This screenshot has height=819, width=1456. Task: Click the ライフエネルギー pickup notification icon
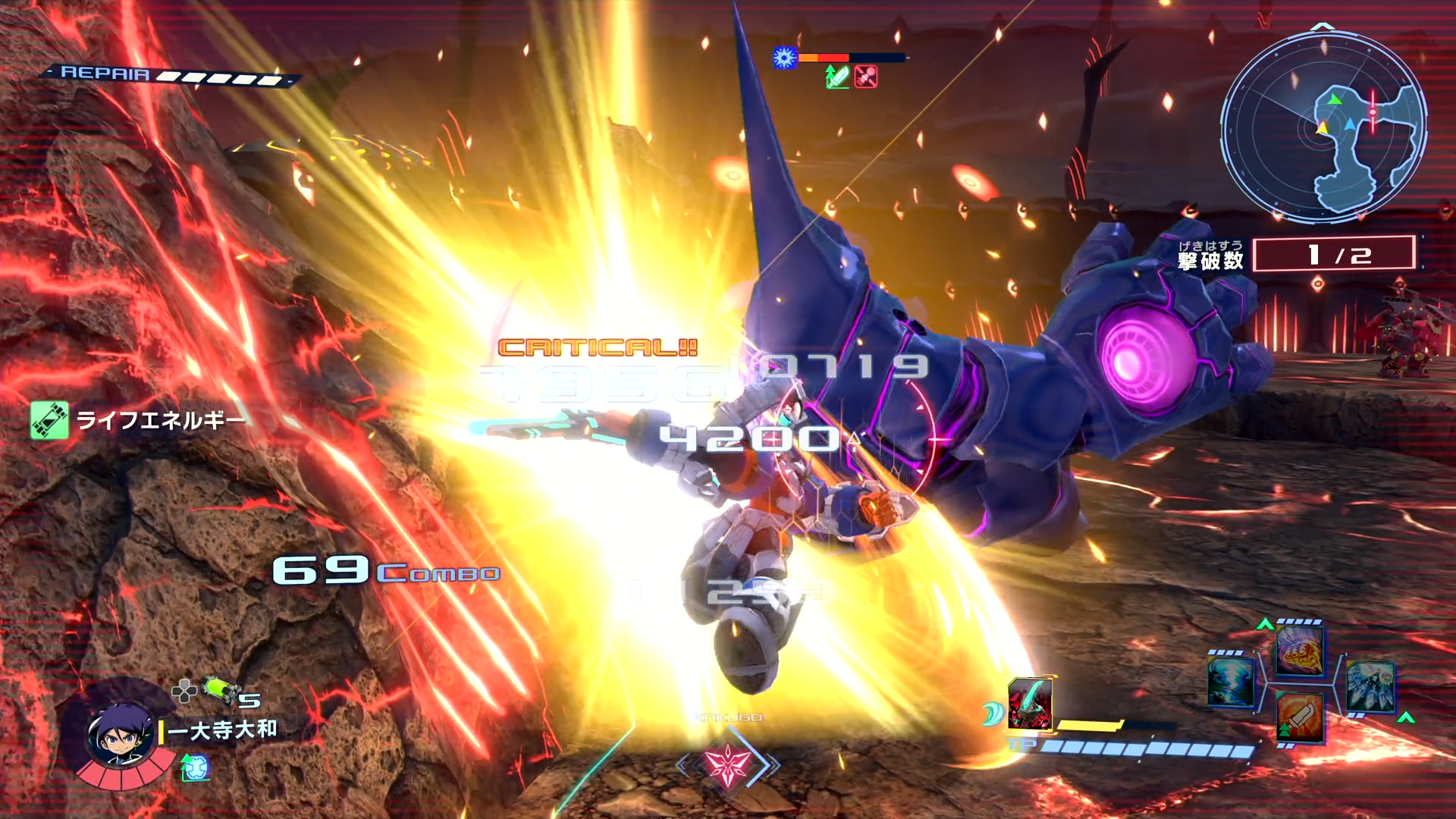pos(49,420)
